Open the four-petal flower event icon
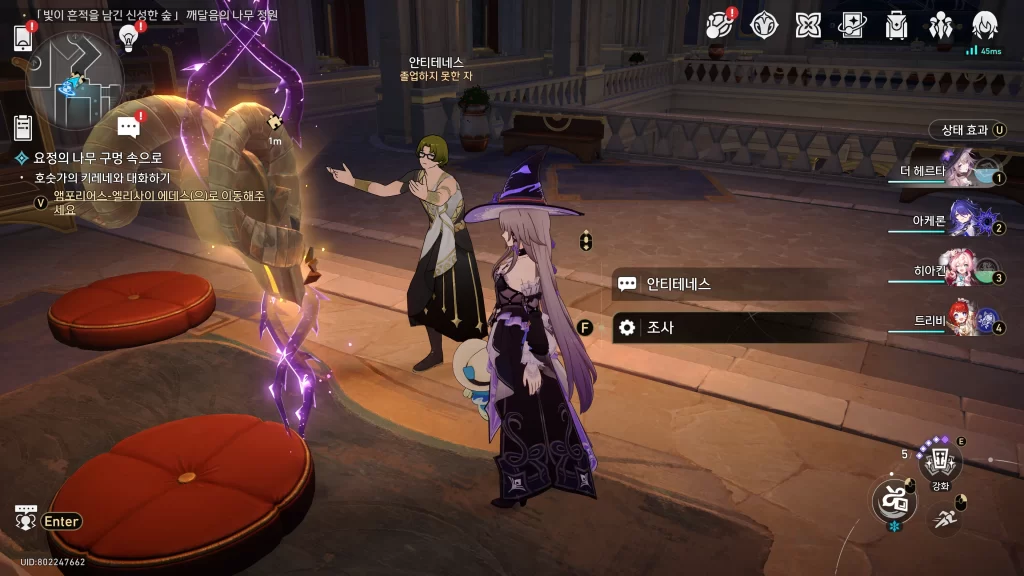Viewport: 1024px width, 576px height. [x=808, y=25]
